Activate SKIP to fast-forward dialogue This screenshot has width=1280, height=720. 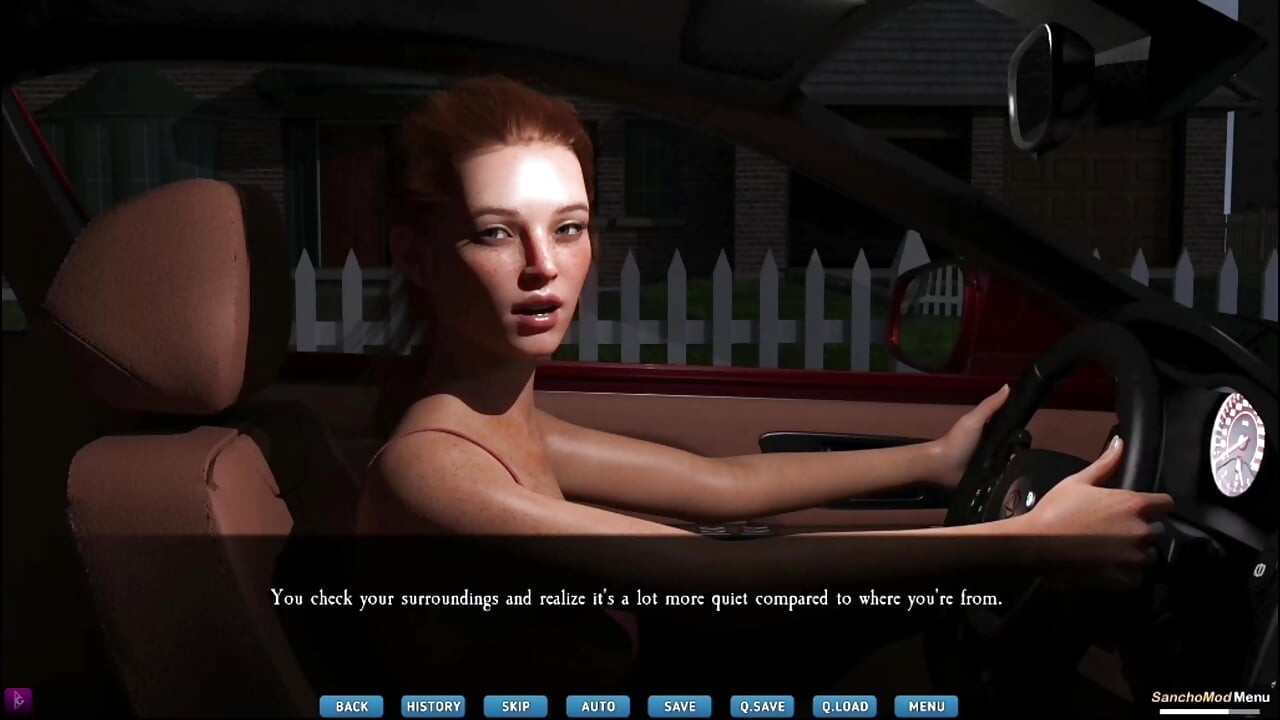click(515, 706)
